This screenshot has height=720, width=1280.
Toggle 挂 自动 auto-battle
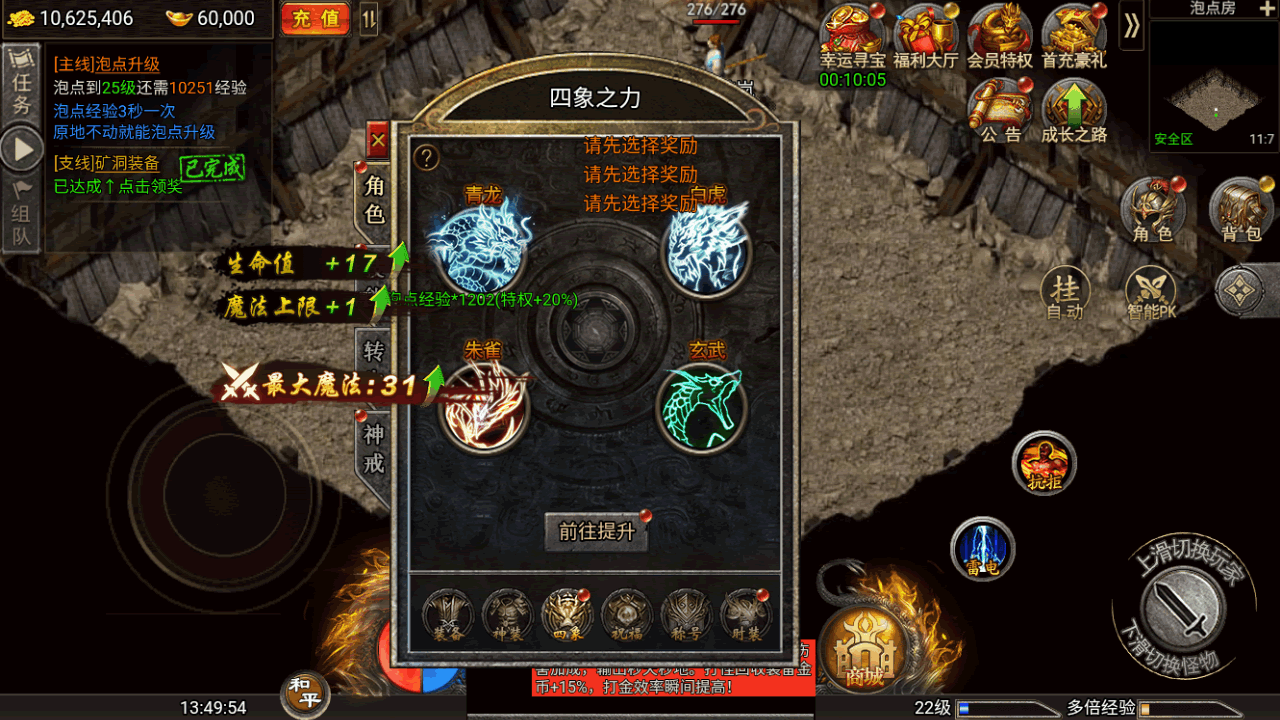pos(1065,295)
